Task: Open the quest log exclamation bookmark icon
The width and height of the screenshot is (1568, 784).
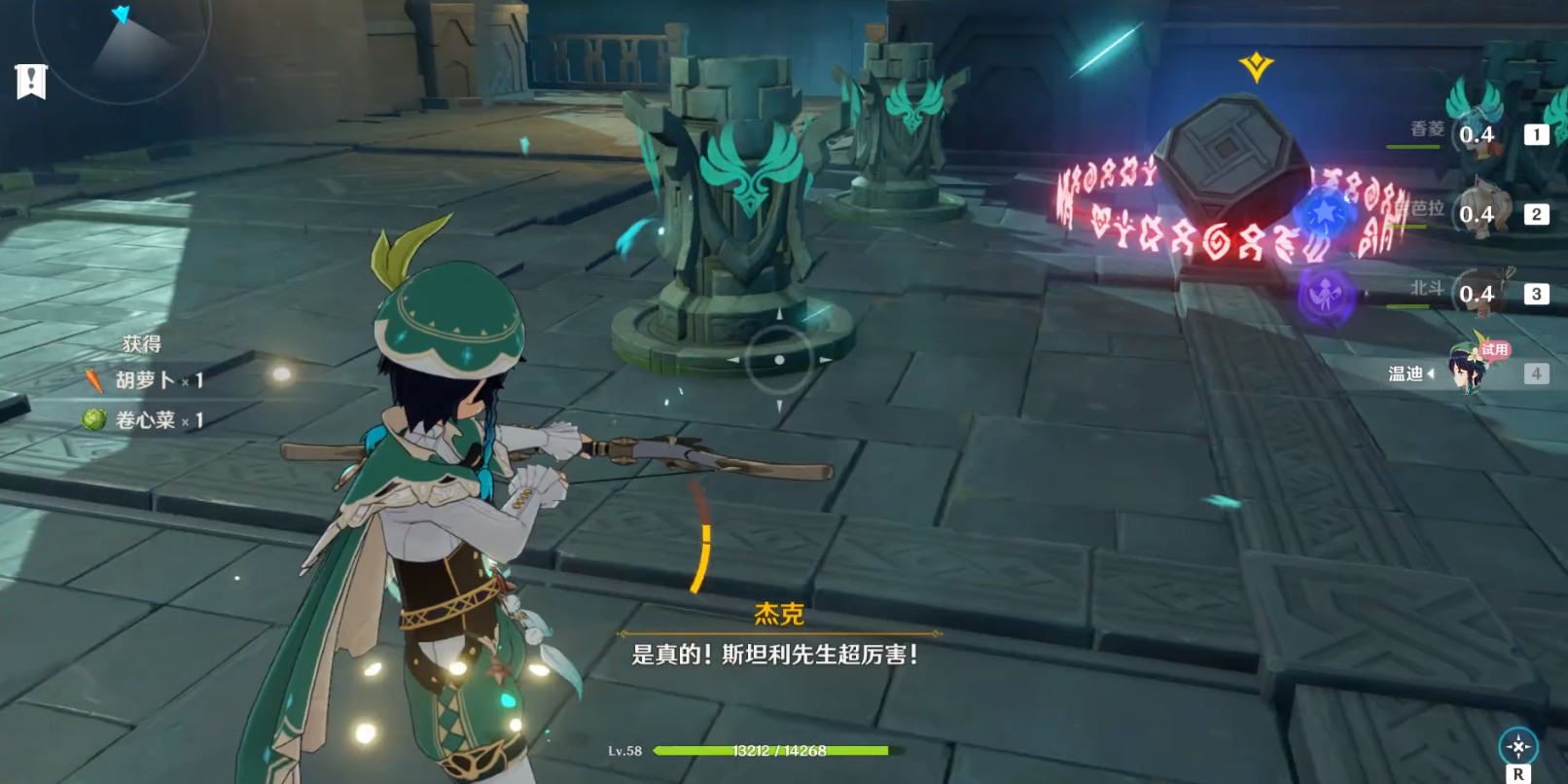Action: (31, 82)
